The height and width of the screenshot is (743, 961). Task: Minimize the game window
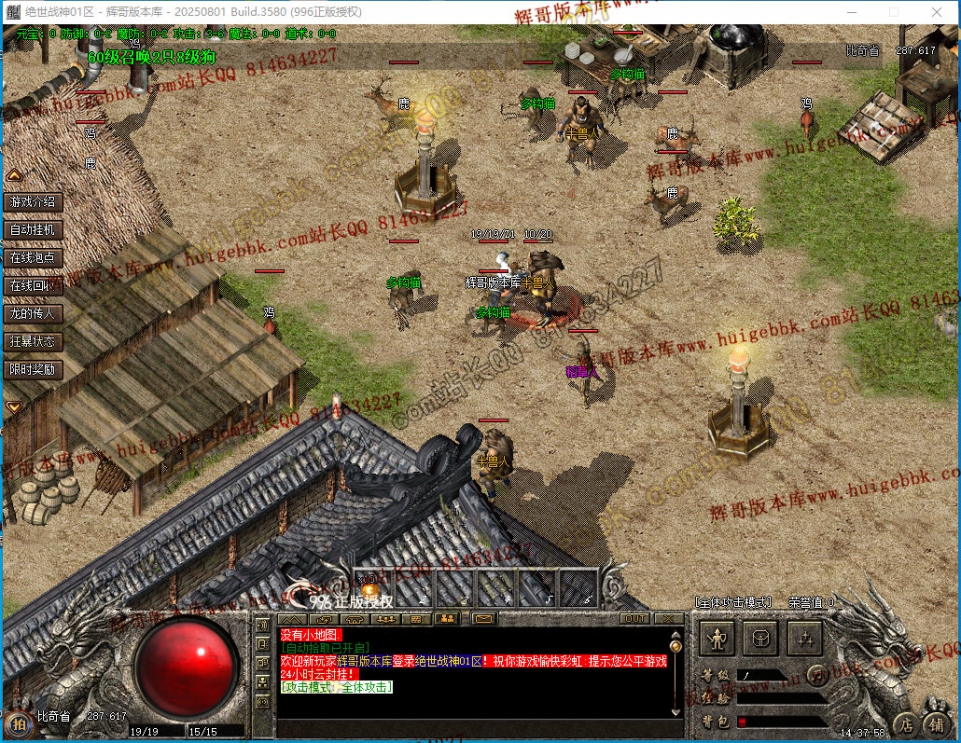coord(849,12)
